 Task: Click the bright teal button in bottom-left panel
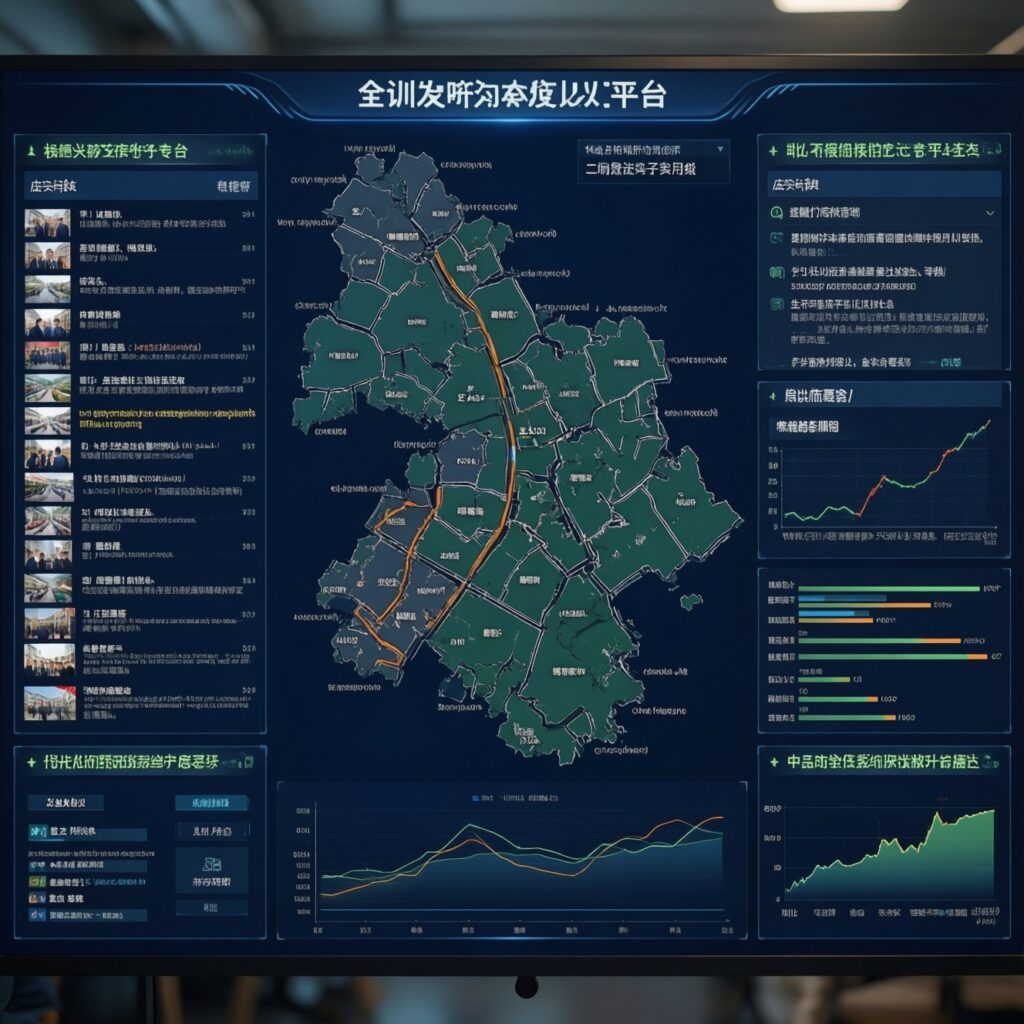[211, 803]
